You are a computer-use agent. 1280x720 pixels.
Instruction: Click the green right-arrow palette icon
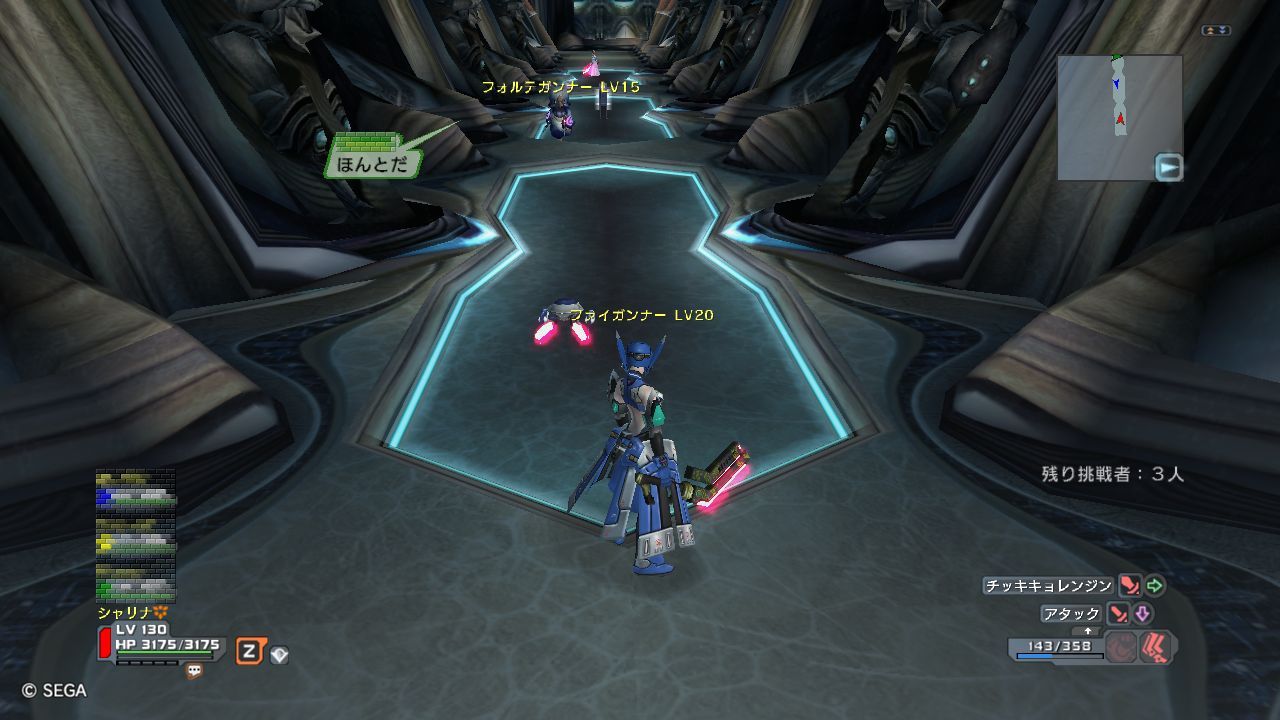tap(1155, 586)
